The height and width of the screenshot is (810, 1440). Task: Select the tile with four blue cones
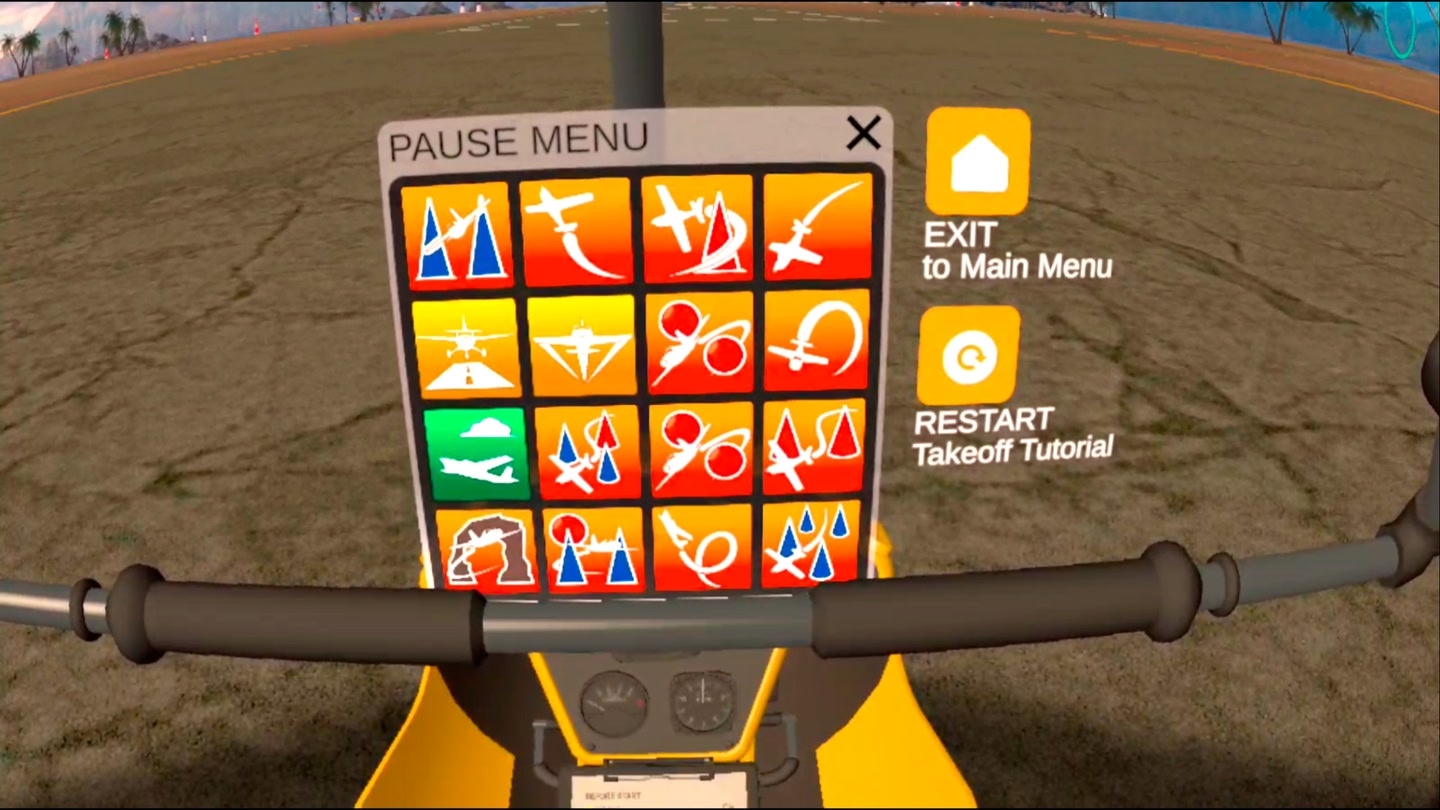pos(811,544)
